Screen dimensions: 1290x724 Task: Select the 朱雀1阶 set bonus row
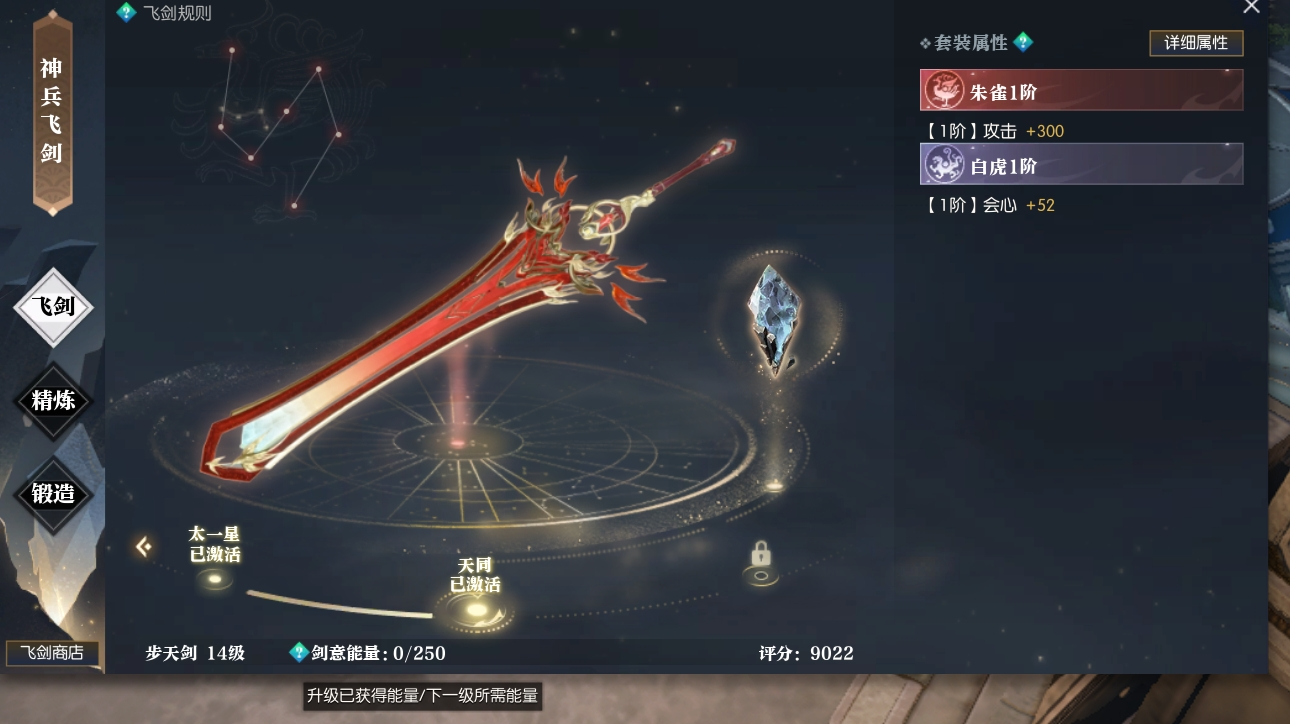click(x=1081, y=90)
